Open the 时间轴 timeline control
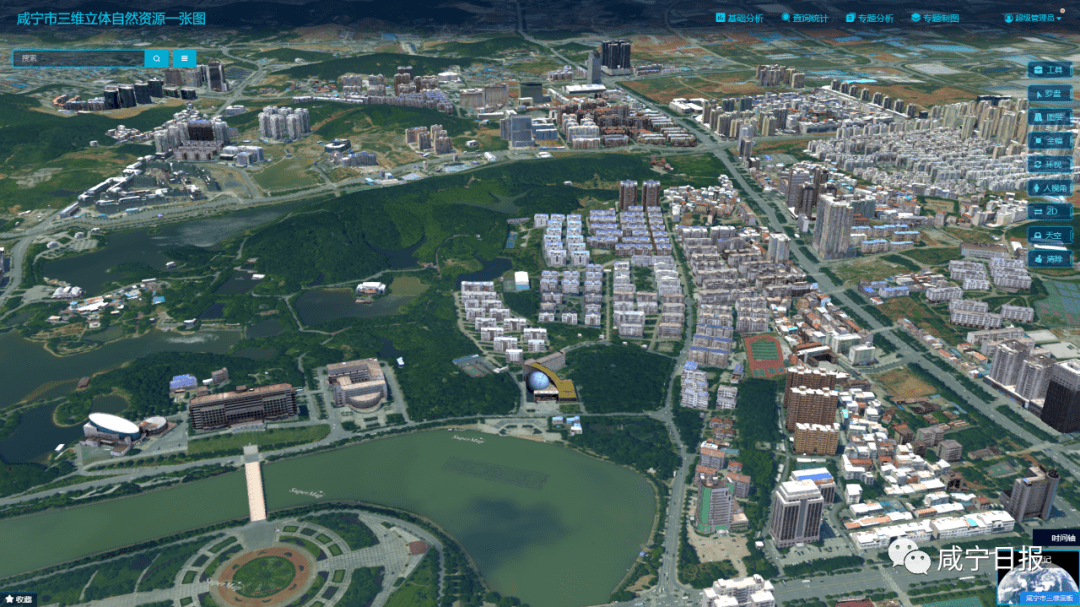 click(1056, 538)
